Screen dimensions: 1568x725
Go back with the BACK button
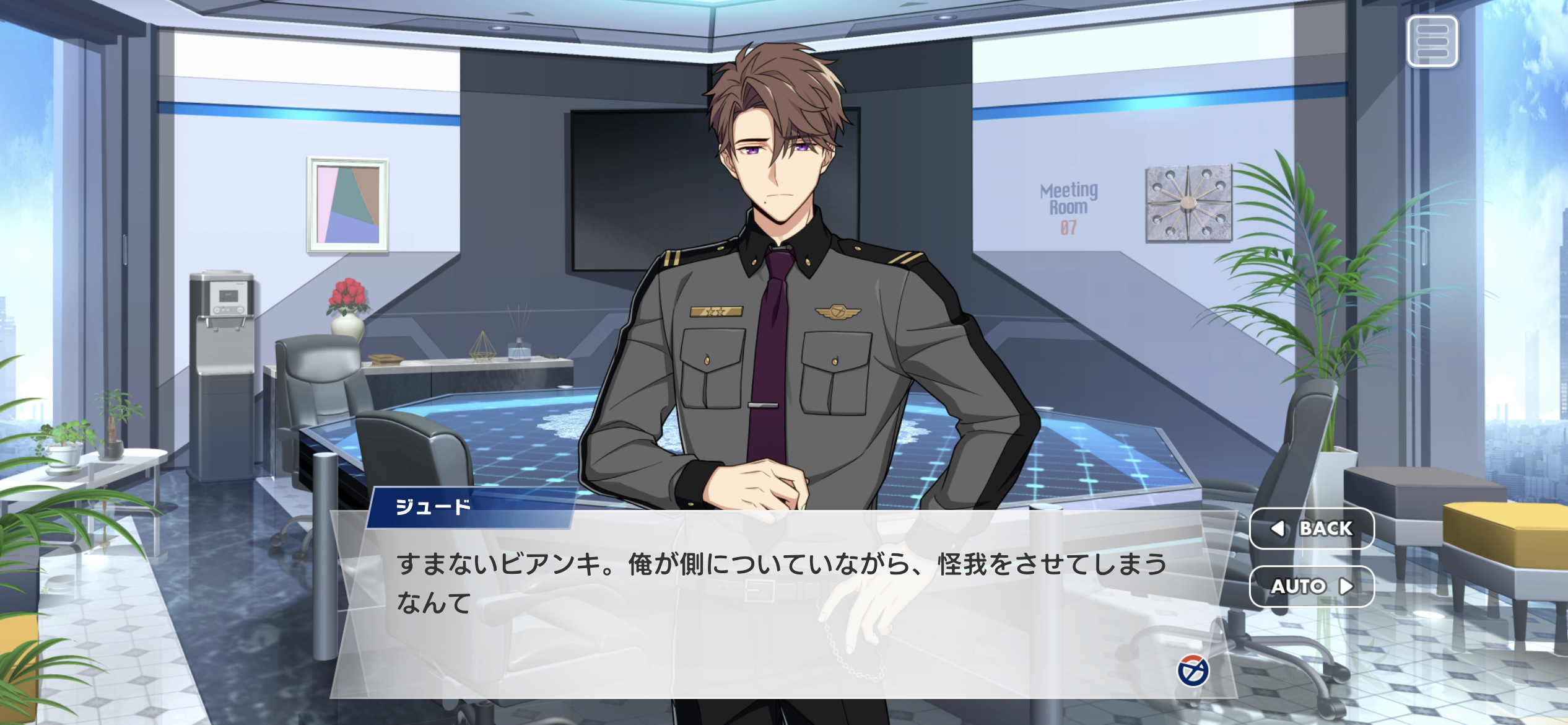(x=1312, y=528)
